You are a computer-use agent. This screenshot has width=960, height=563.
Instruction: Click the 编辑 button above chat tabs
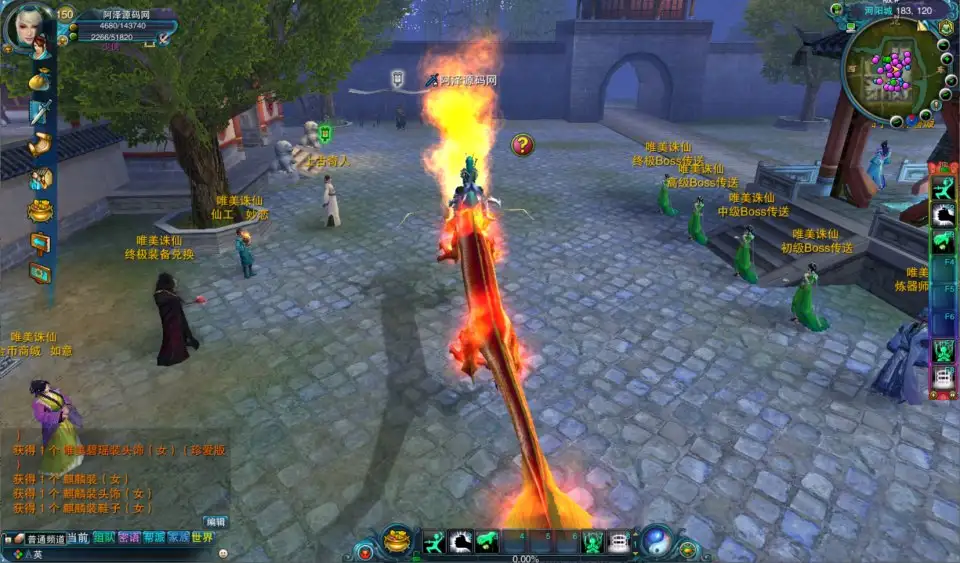click(x=215, y=521)
